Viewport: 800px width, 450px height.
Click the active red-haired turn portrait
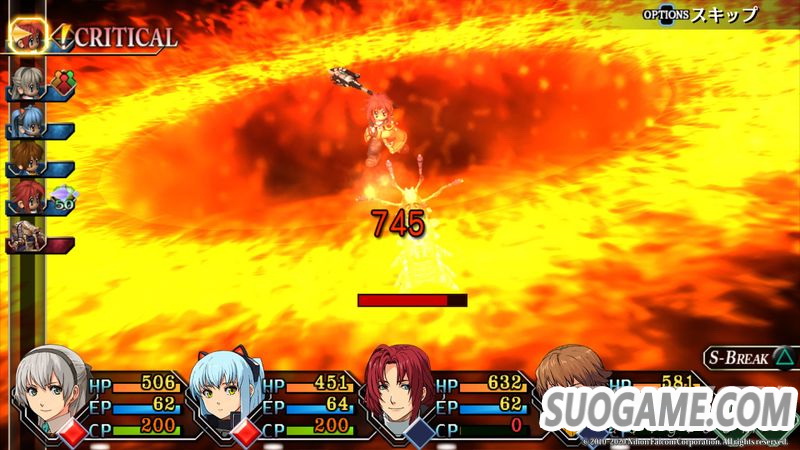[29, 35]
